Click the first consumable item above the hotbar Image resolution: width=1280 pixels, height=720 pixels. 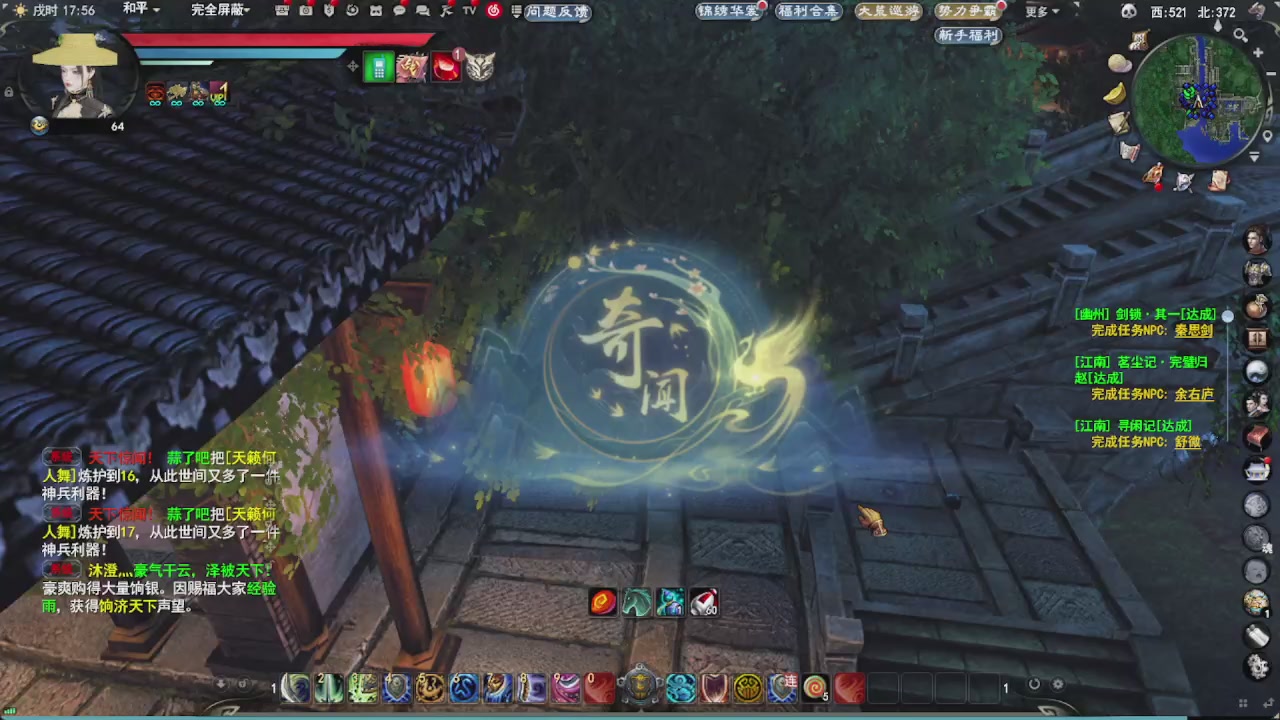tap(602, 602)
